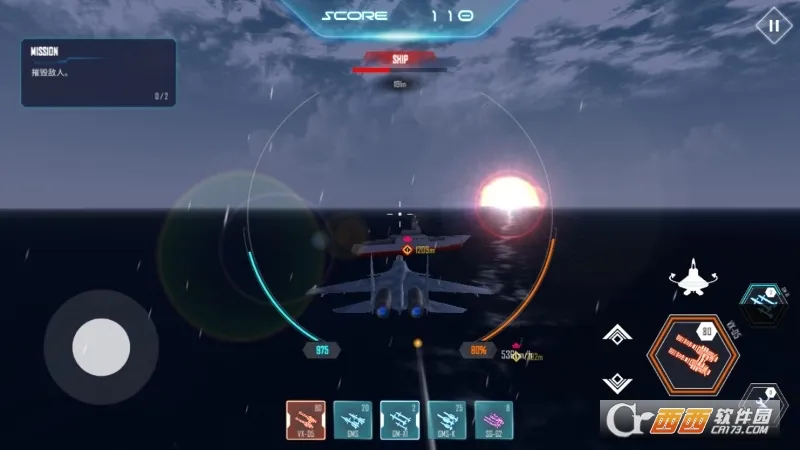Tap the virtual joystick knob
The image size is (800, 450).
point(101,347)
